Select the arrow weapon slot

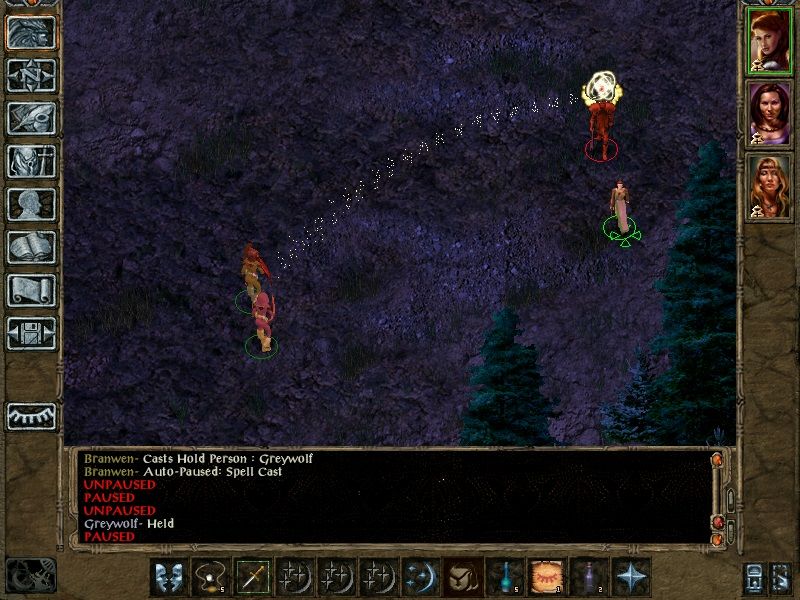pos(253,578)
